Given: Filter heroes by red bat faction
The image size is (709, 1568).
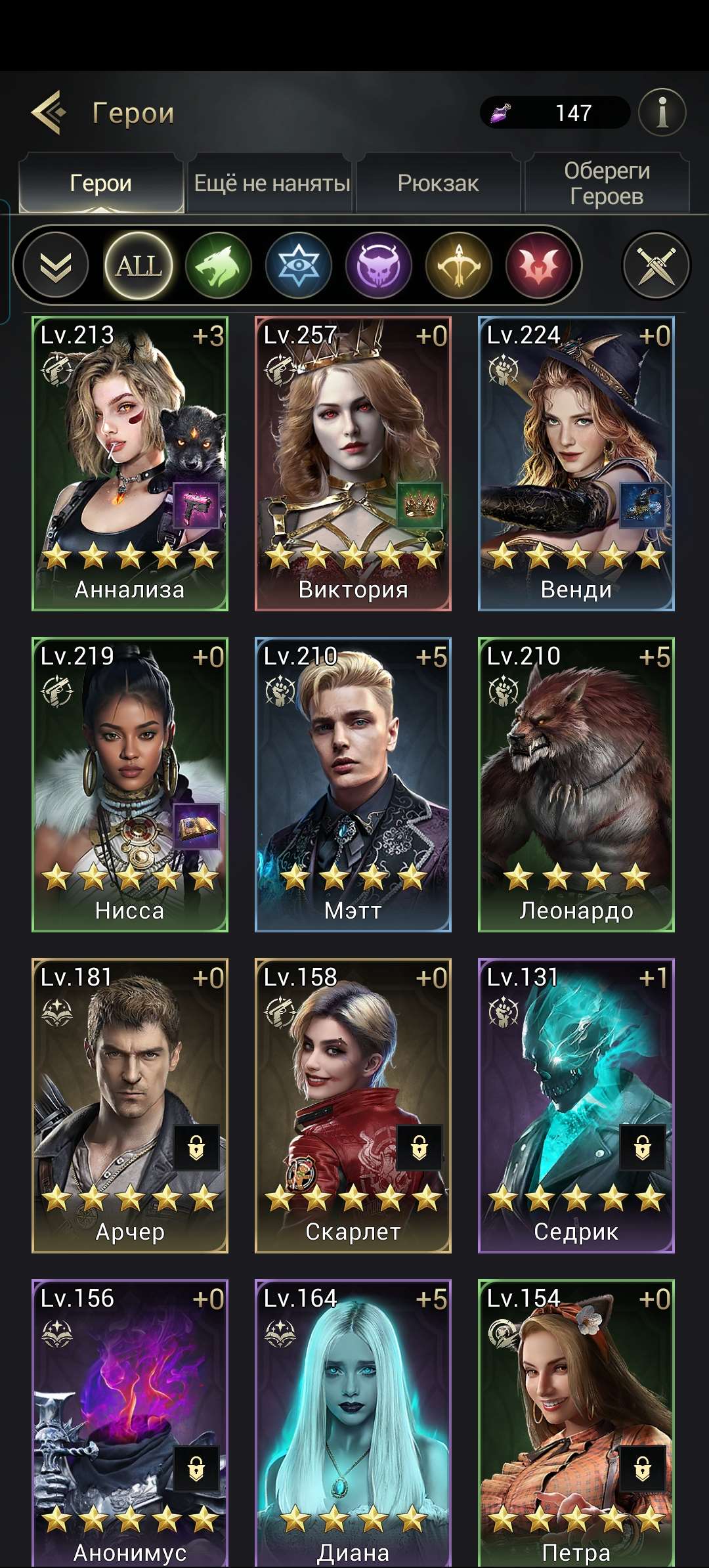Looking at the screenshot, I should point(539,266).
